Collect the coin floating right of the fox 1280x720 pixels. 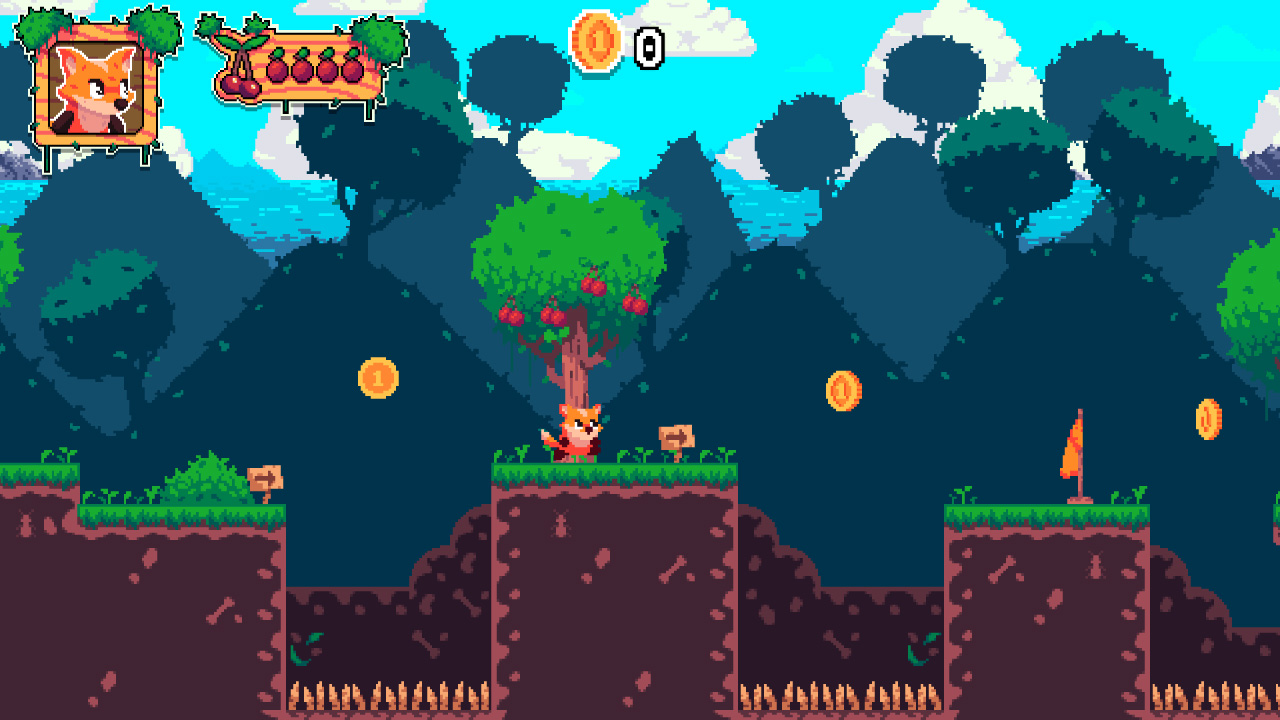pyautogui.click(x=843, y=388)
